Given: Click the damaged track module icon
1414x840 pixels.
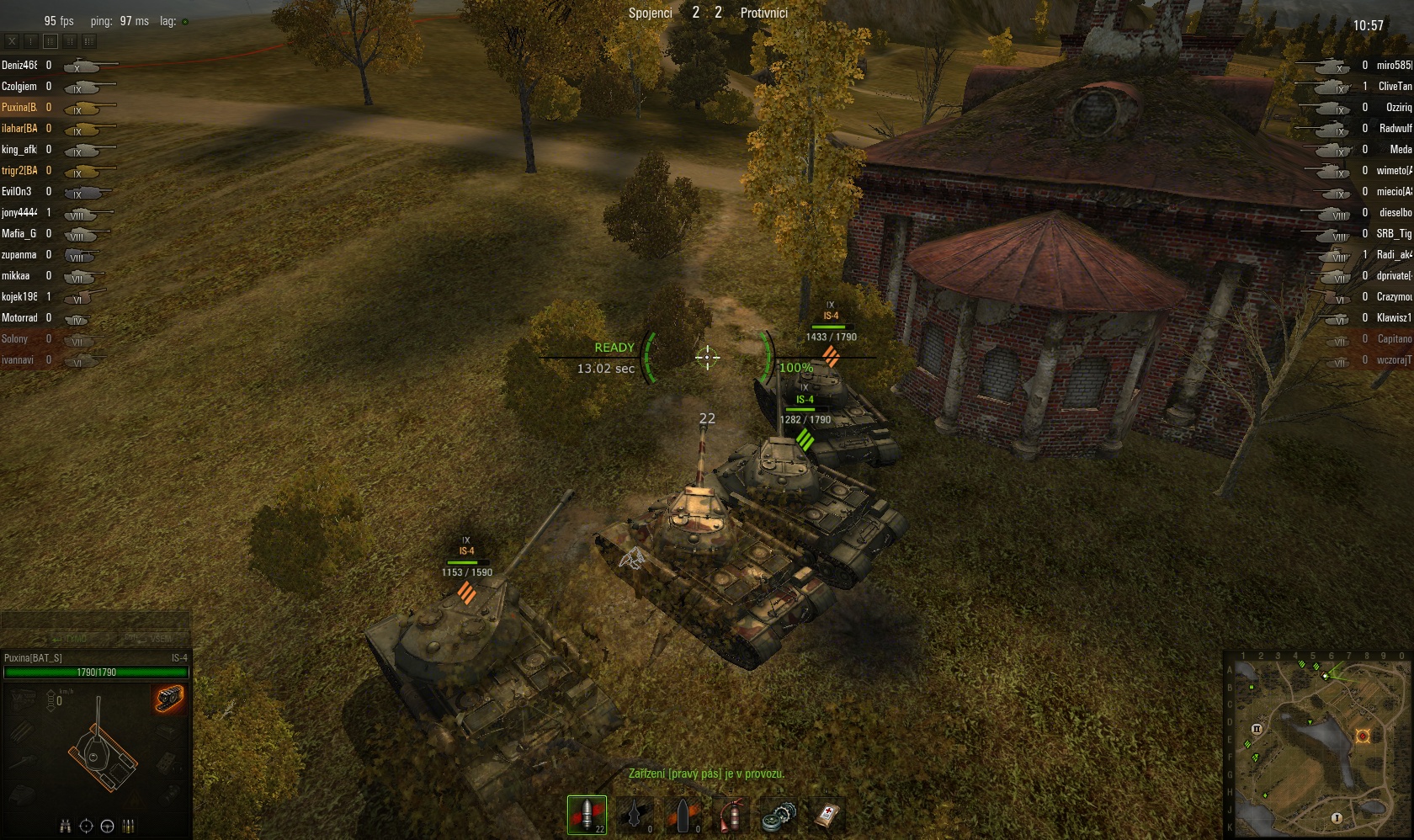Looking at the screenshot, I should click(169, 698).
